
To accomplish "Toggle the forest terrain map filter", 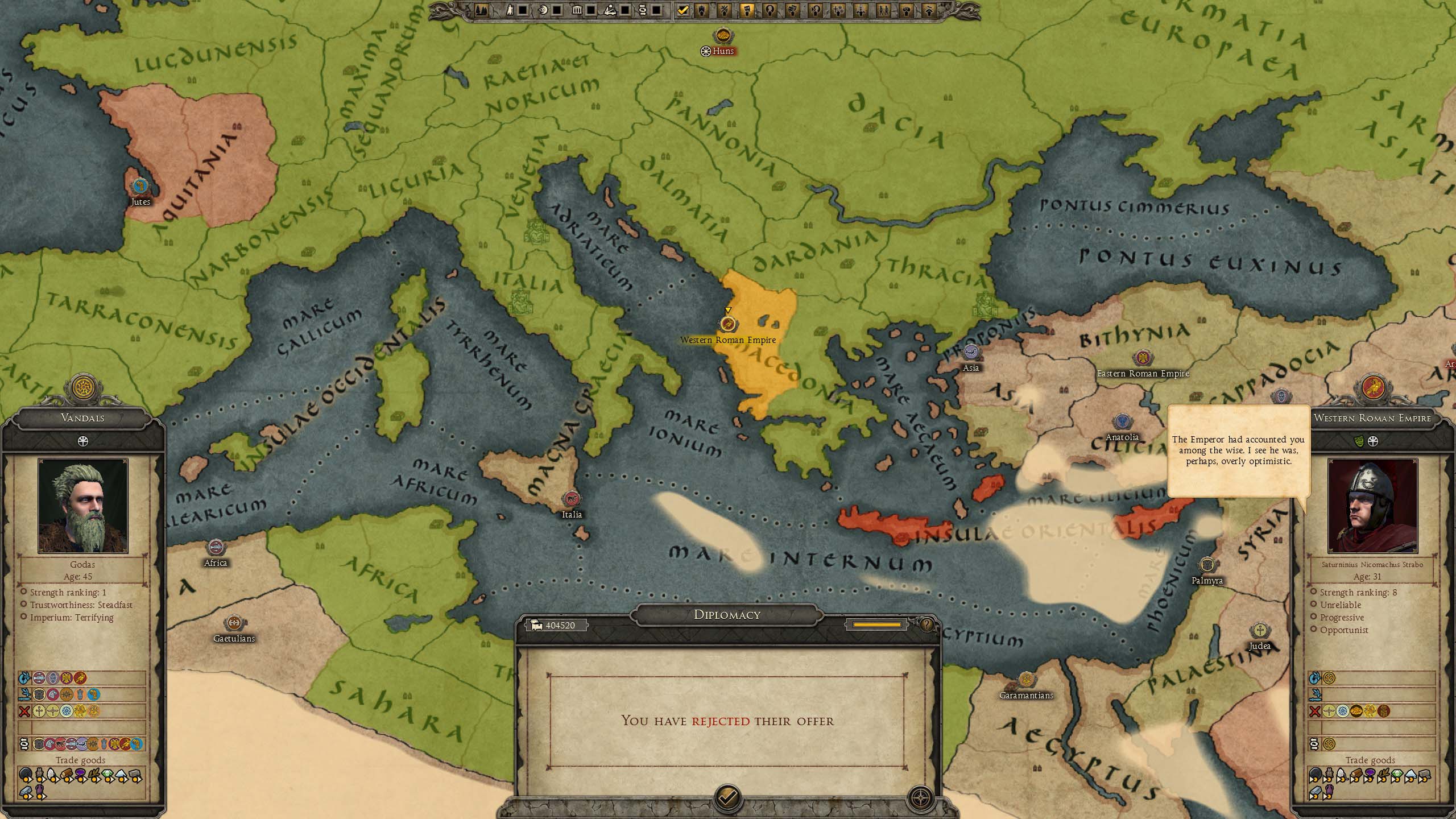I will 481,10.
